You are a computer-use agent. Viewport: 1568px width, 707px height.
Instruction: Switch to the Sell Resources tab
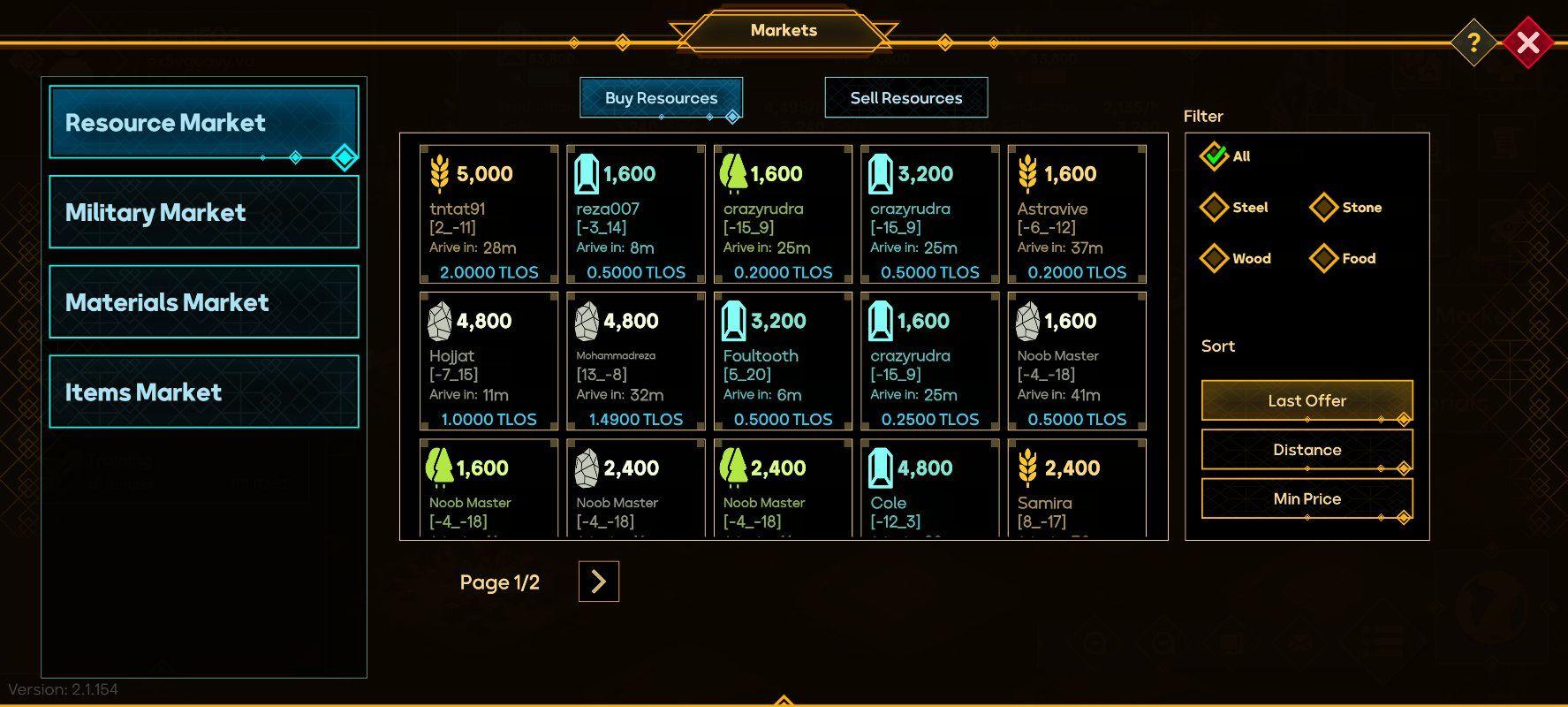pos(906,97)
